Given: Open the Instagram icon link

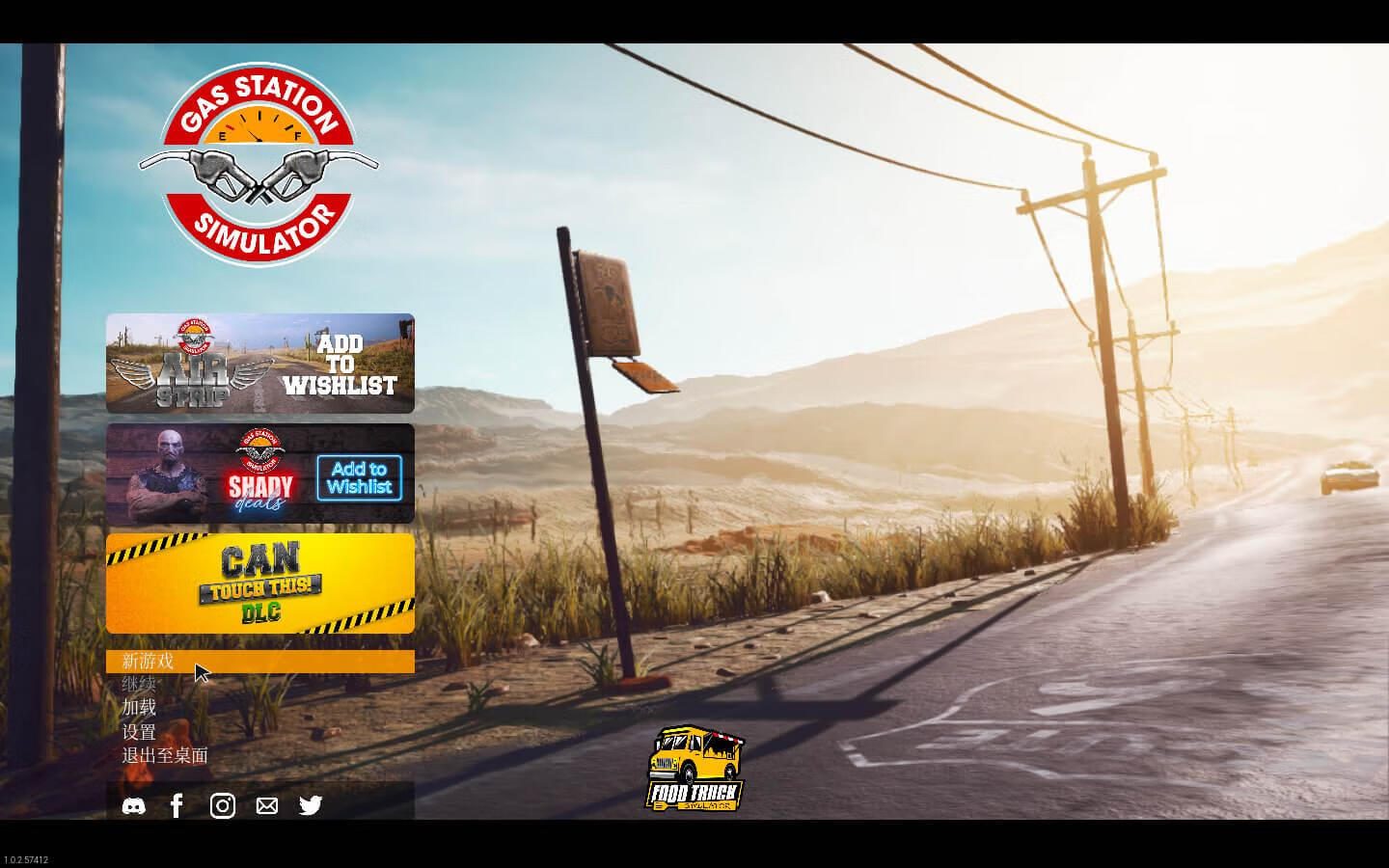Looking at the screenshot, I should pyautogui.click(x=223, y=806).
